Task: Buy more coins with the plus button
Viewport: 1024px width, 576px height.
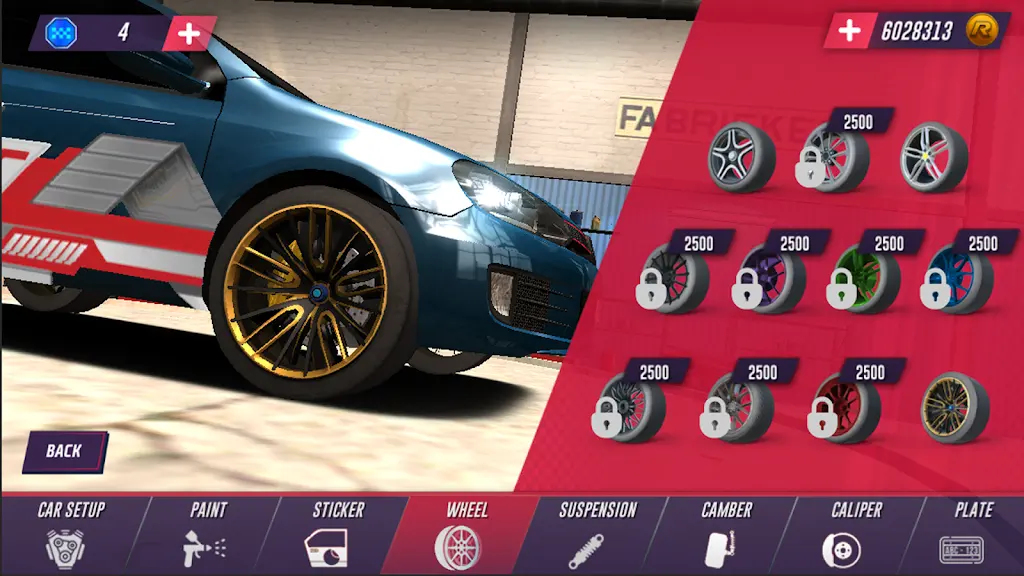Action: tap(849, 31)
